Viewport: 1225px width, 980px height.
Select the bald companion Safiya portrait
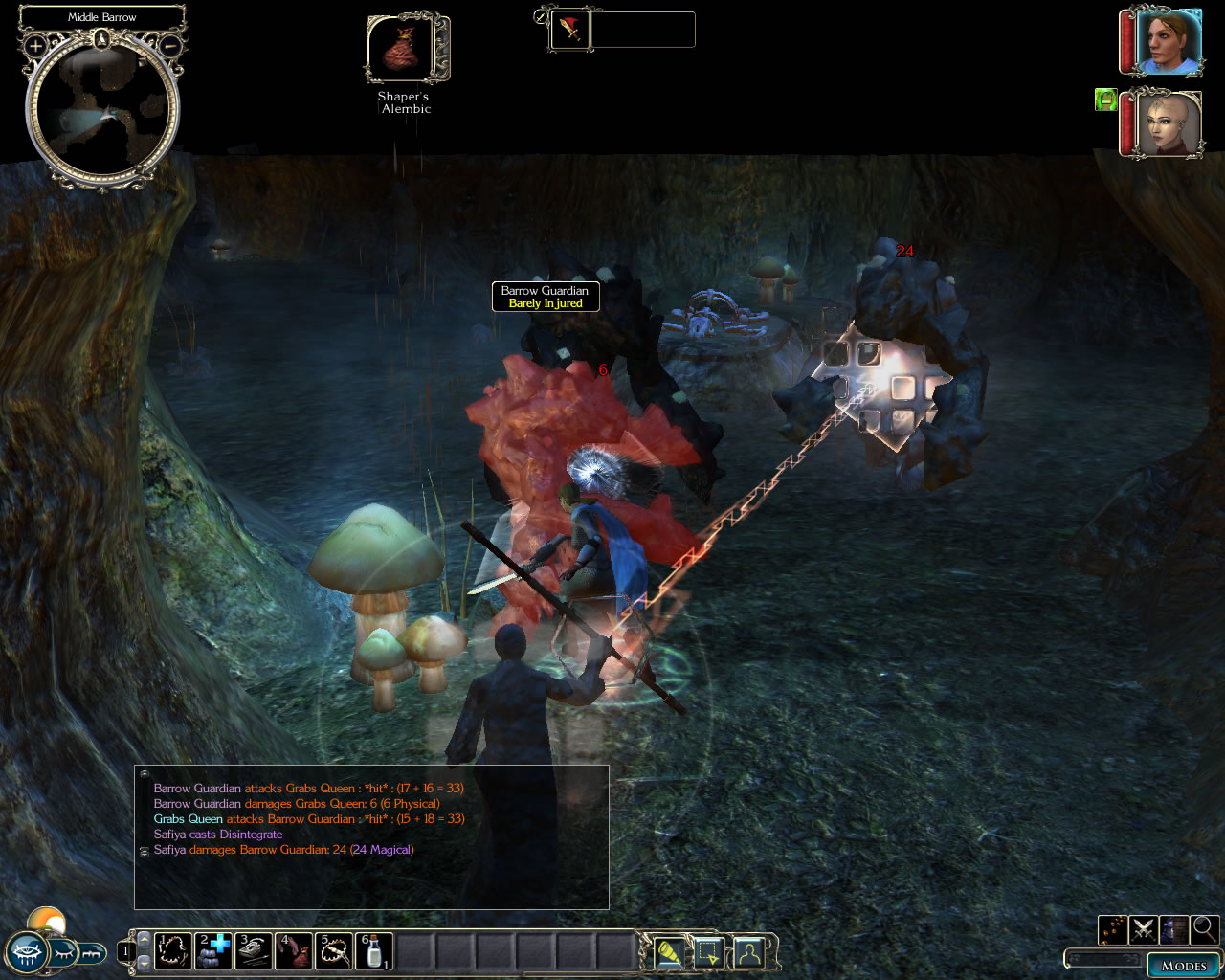[1168, 123]
